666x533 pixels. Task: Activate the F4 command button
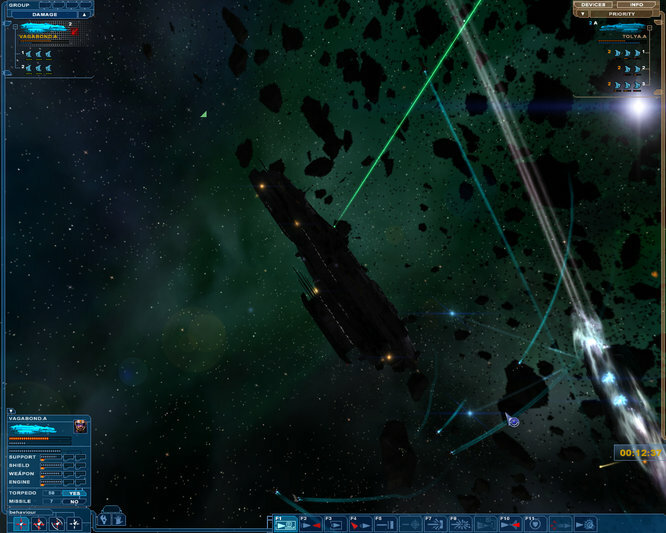[x=360, y=523]
